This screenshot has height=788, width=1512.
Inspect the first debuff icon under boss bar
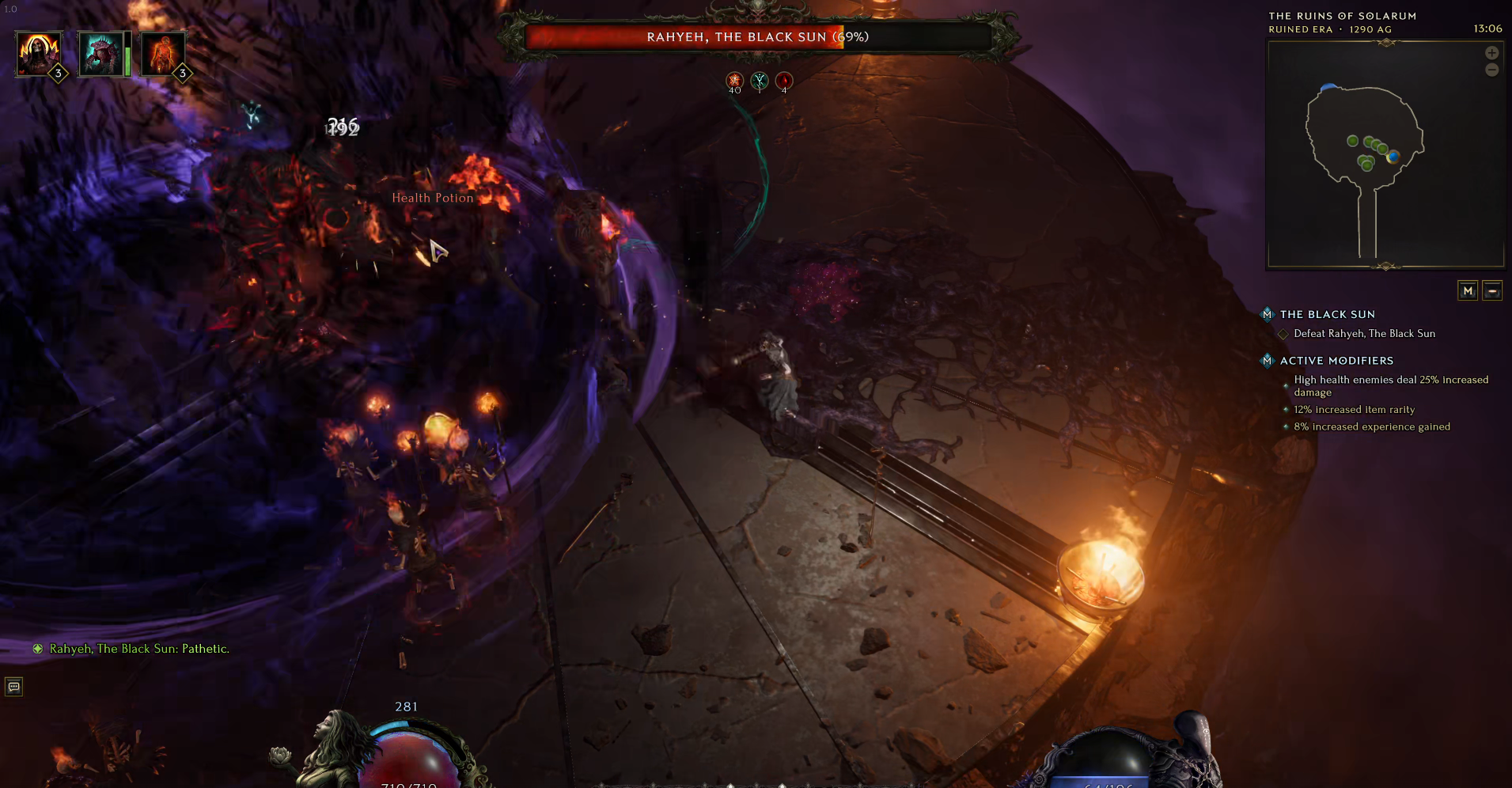tap(735, 80)
